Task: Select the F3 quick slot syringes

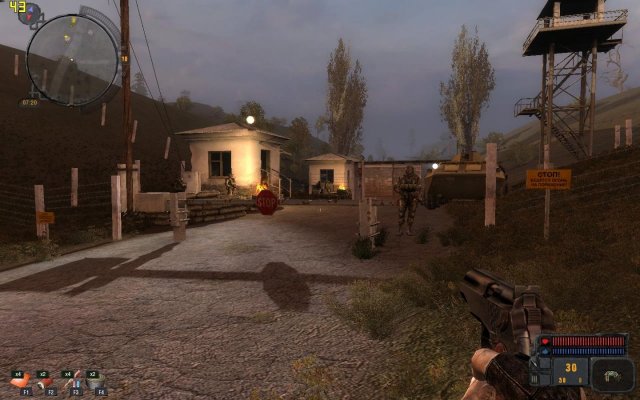Action: pyautogui.click(x=72, y=381)
